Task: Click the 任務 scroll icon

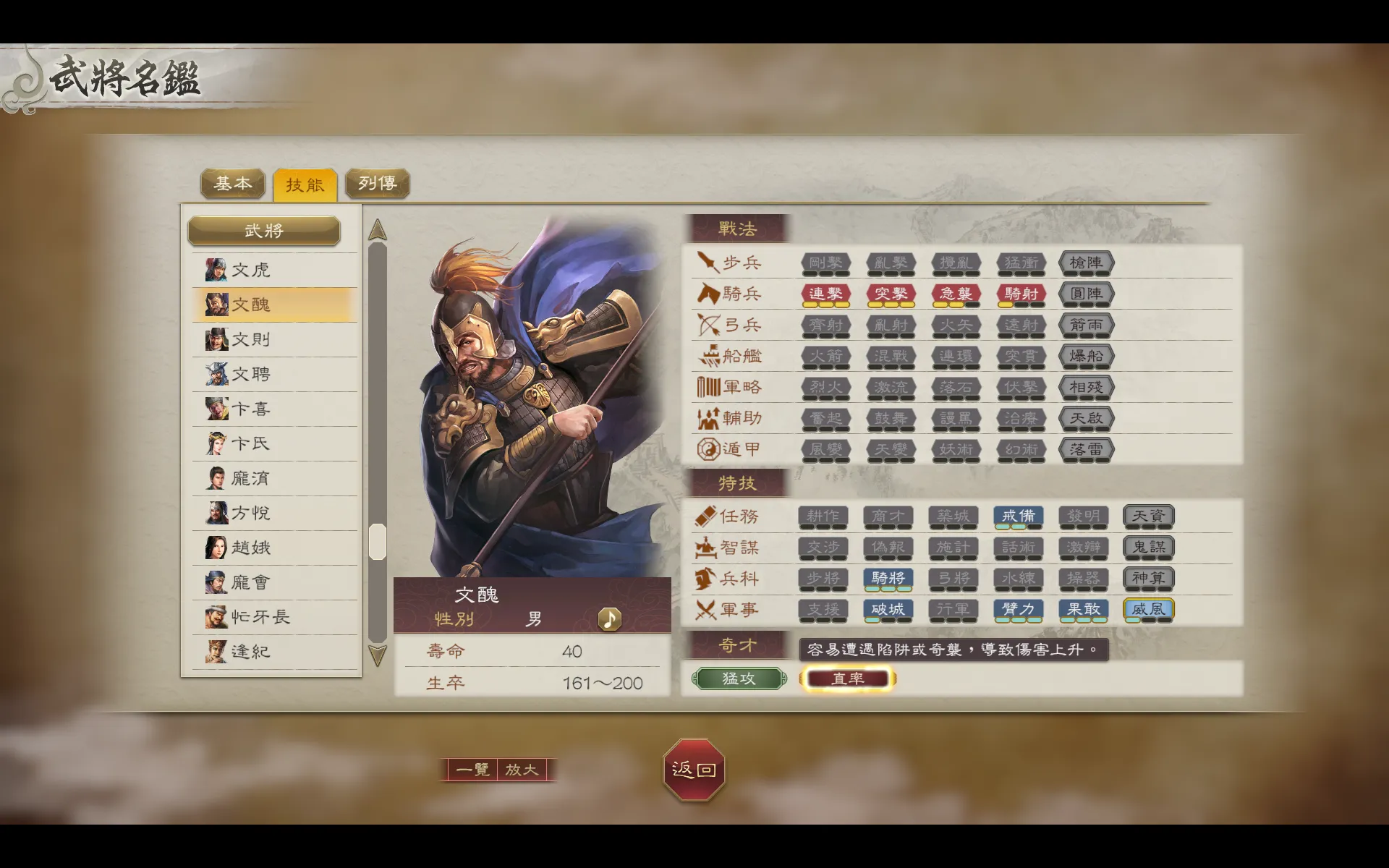Action: pos(705,516)
